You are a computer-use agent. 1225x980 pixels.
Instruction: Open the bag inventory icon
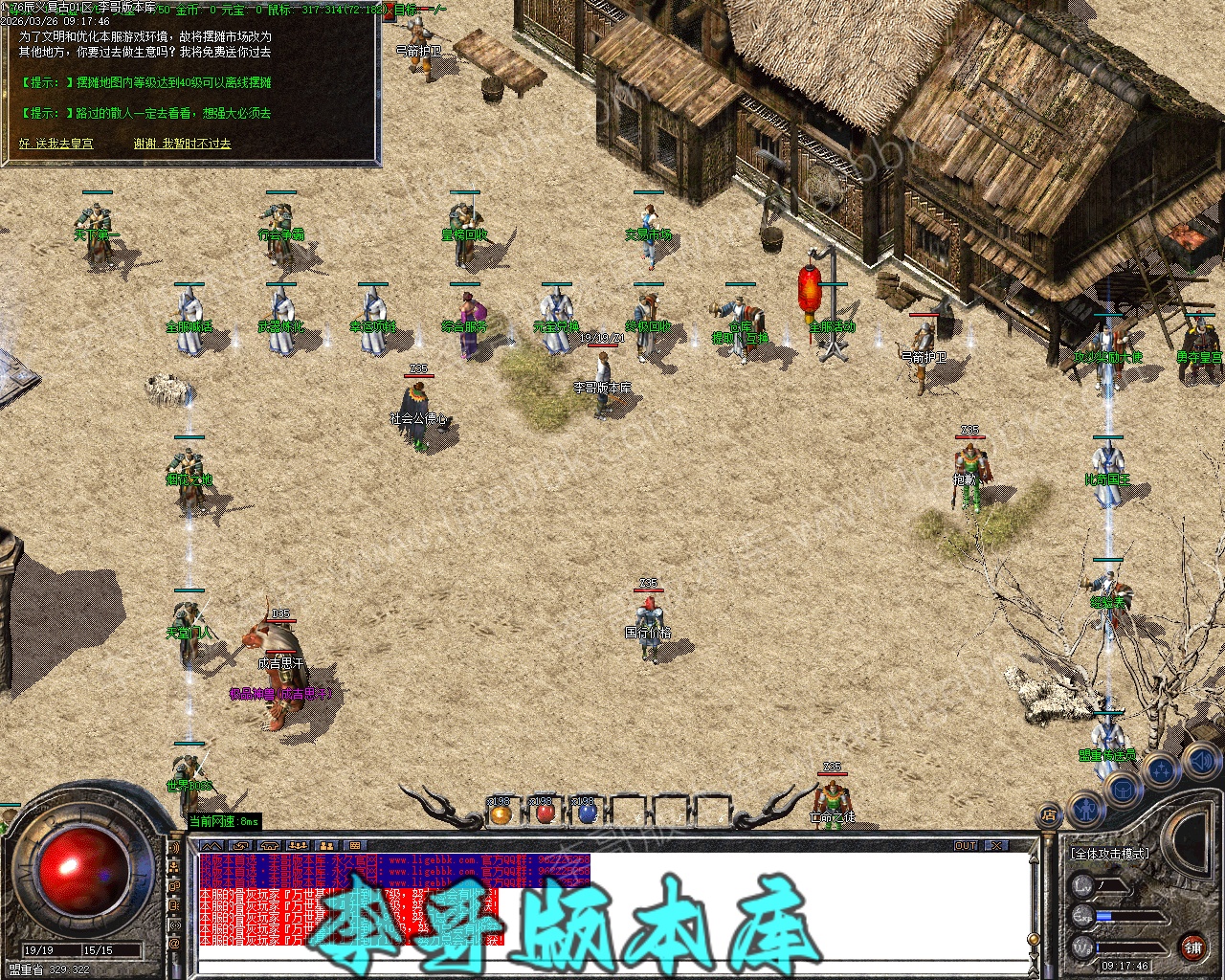[x=1124, y=789]
